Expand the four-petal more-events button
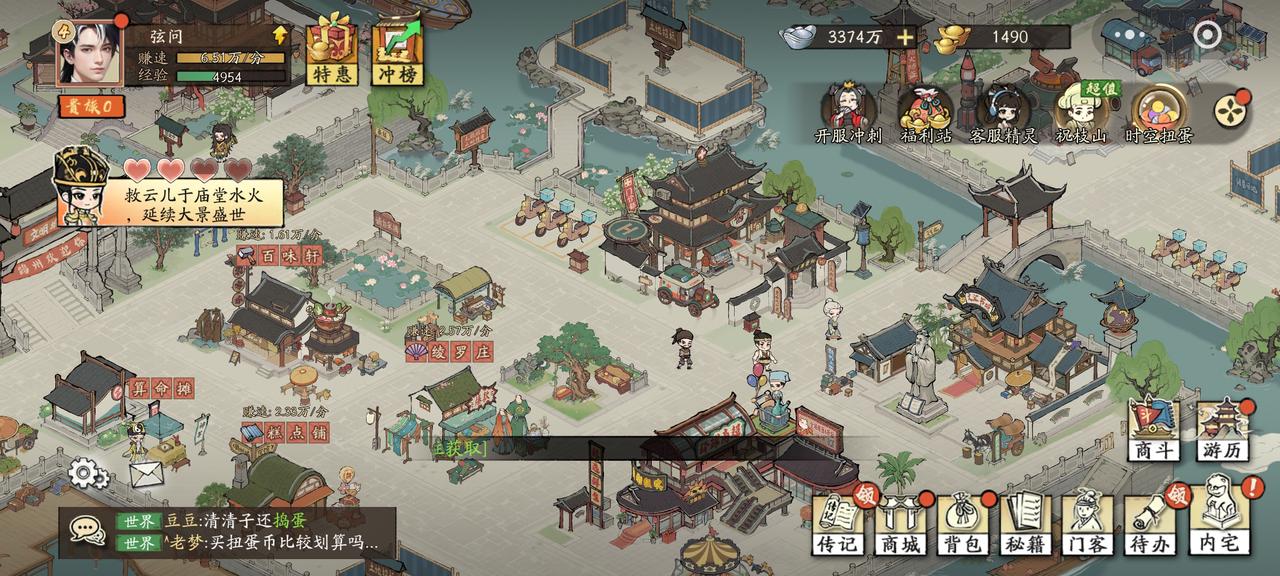The image size is (1280, 576). pyautogui.click(x=1230, y=108)
